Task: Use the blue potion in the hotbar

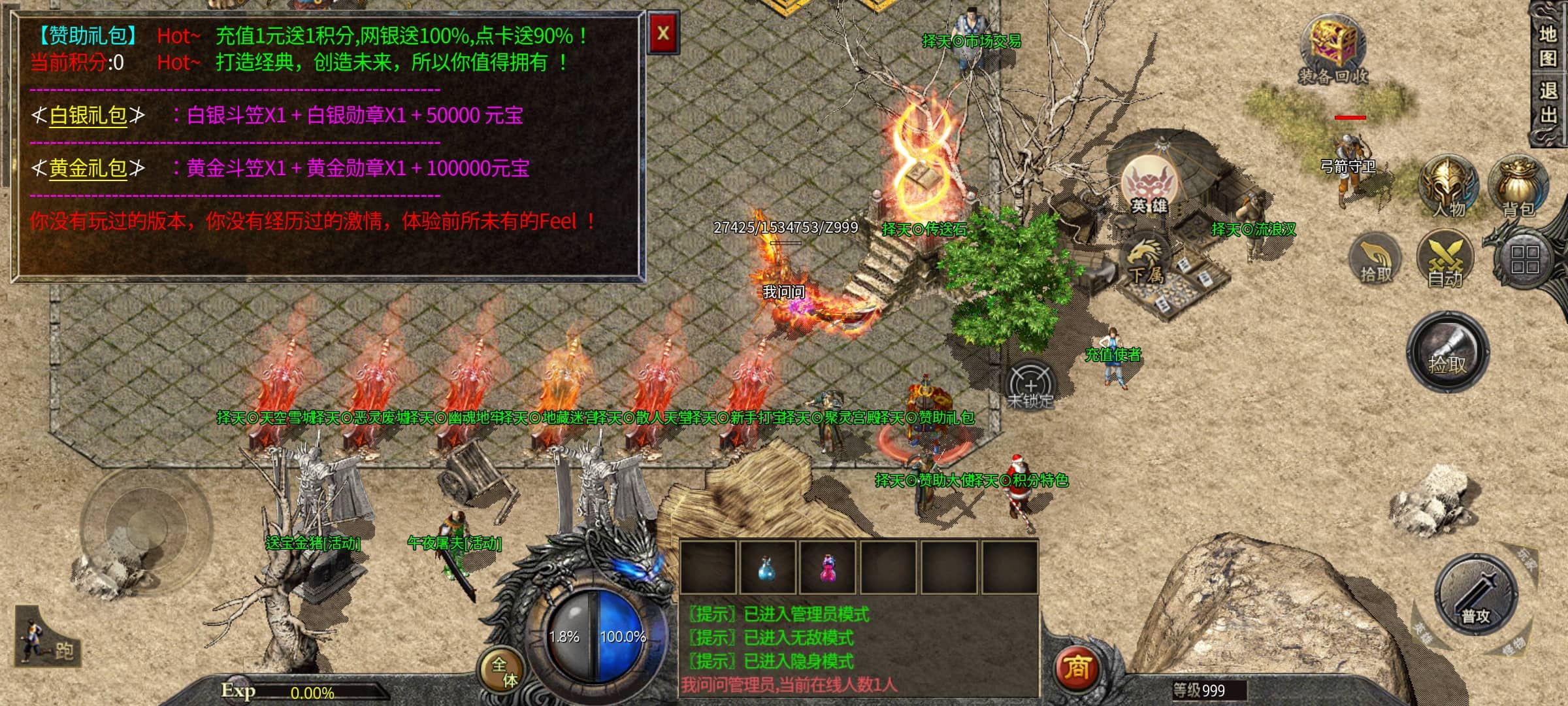Action: (x=767, y=567)
